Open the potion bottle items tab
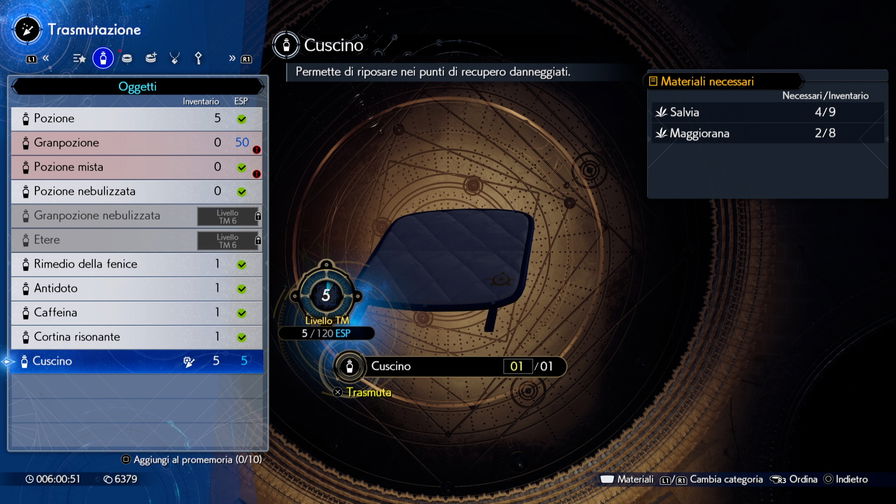 (102, 58)
